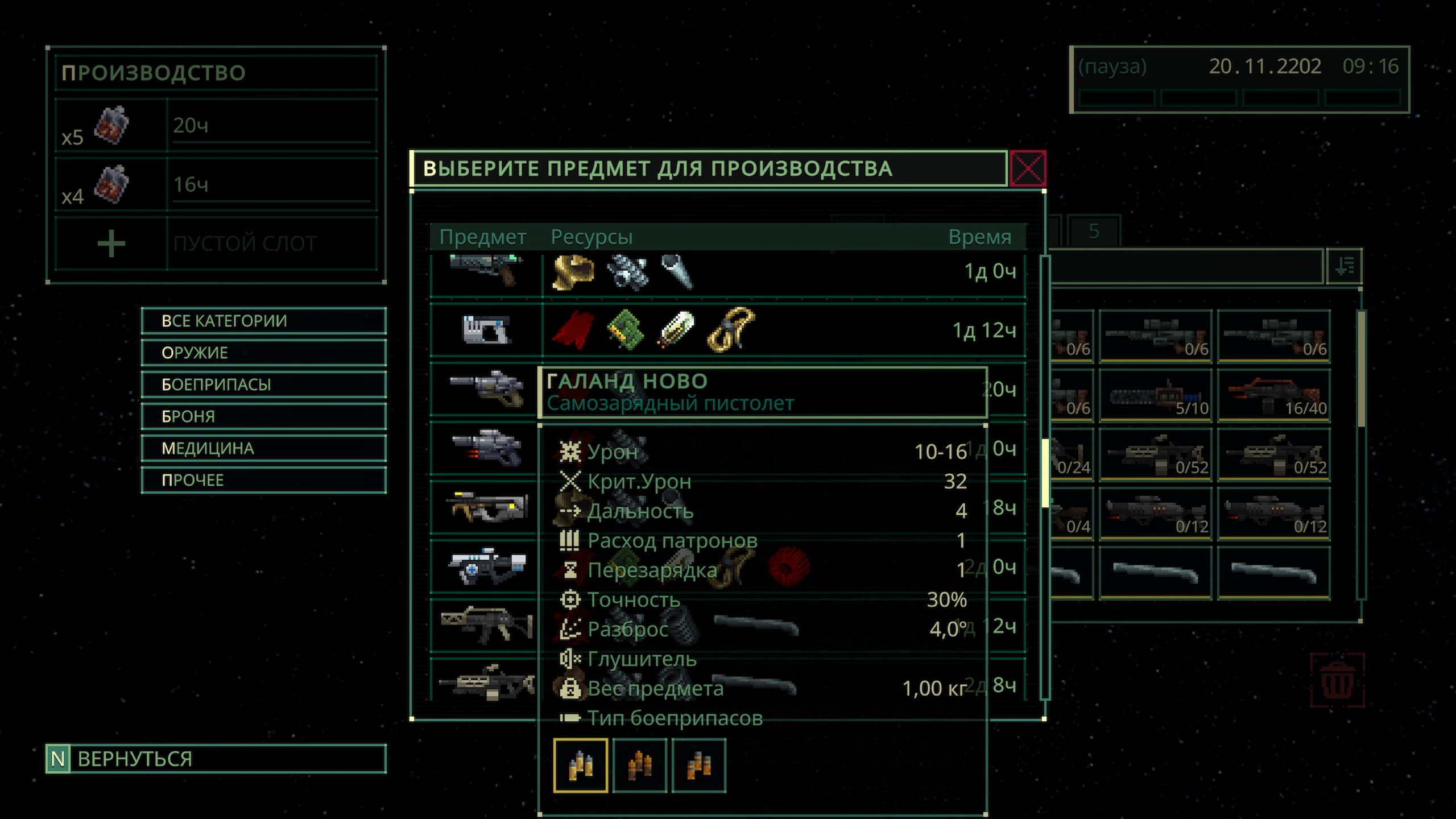Select the x4 production queue entry

pyautogui.click(x=216, y=184)
